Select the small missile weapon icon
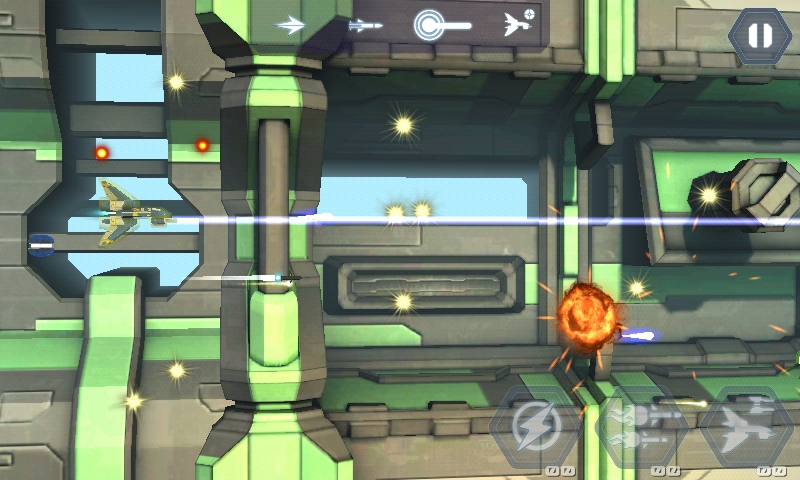 (365, 25)
